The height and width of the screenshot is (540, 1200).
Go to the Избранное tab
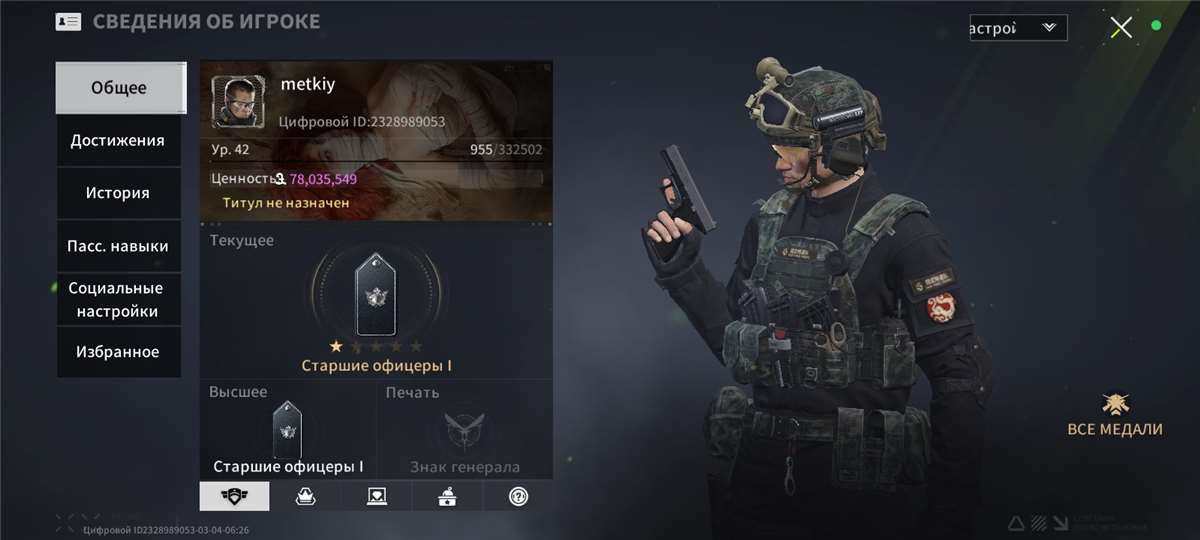[118, 352]
